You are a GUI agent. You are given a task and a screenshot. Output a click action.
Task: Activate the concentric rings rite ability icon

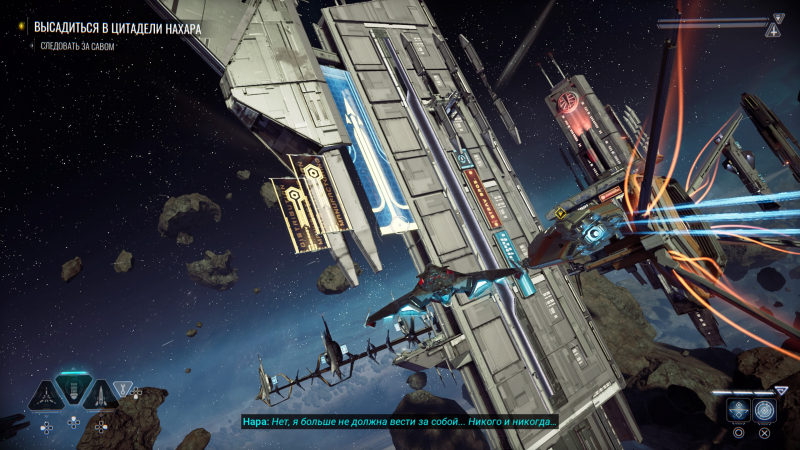tap(765, 410)
